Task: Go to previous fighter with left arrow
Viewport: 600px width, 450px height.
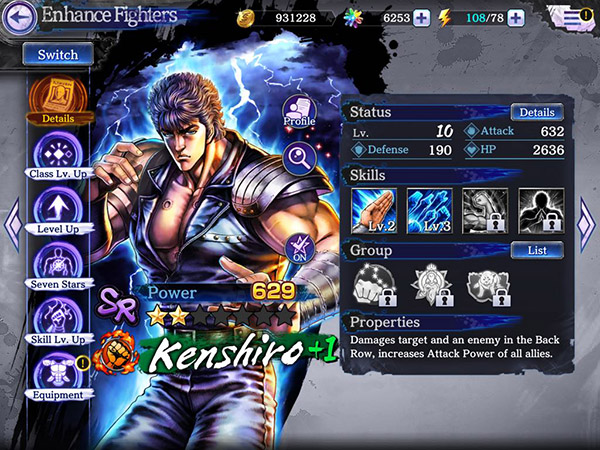Action: [11, 224]
